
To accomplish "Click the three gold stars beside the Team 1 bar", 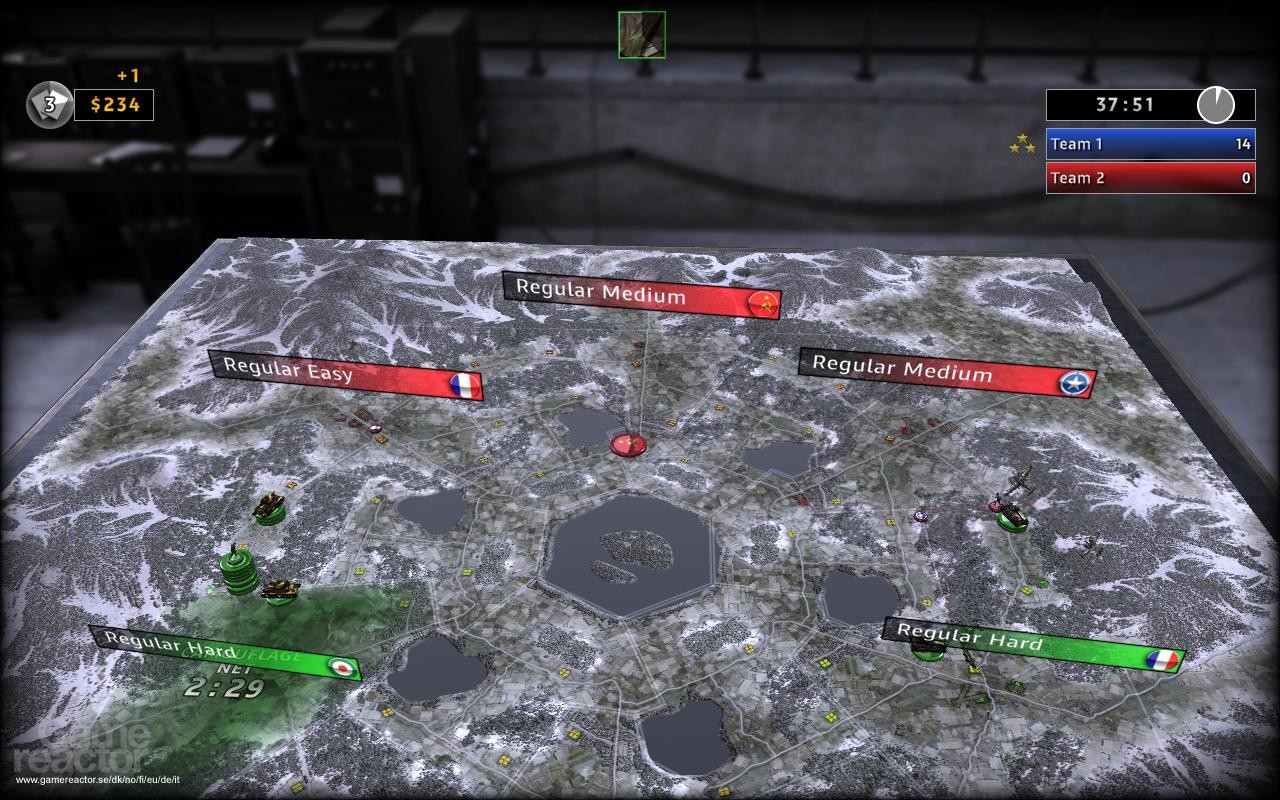I will 1020,143.
